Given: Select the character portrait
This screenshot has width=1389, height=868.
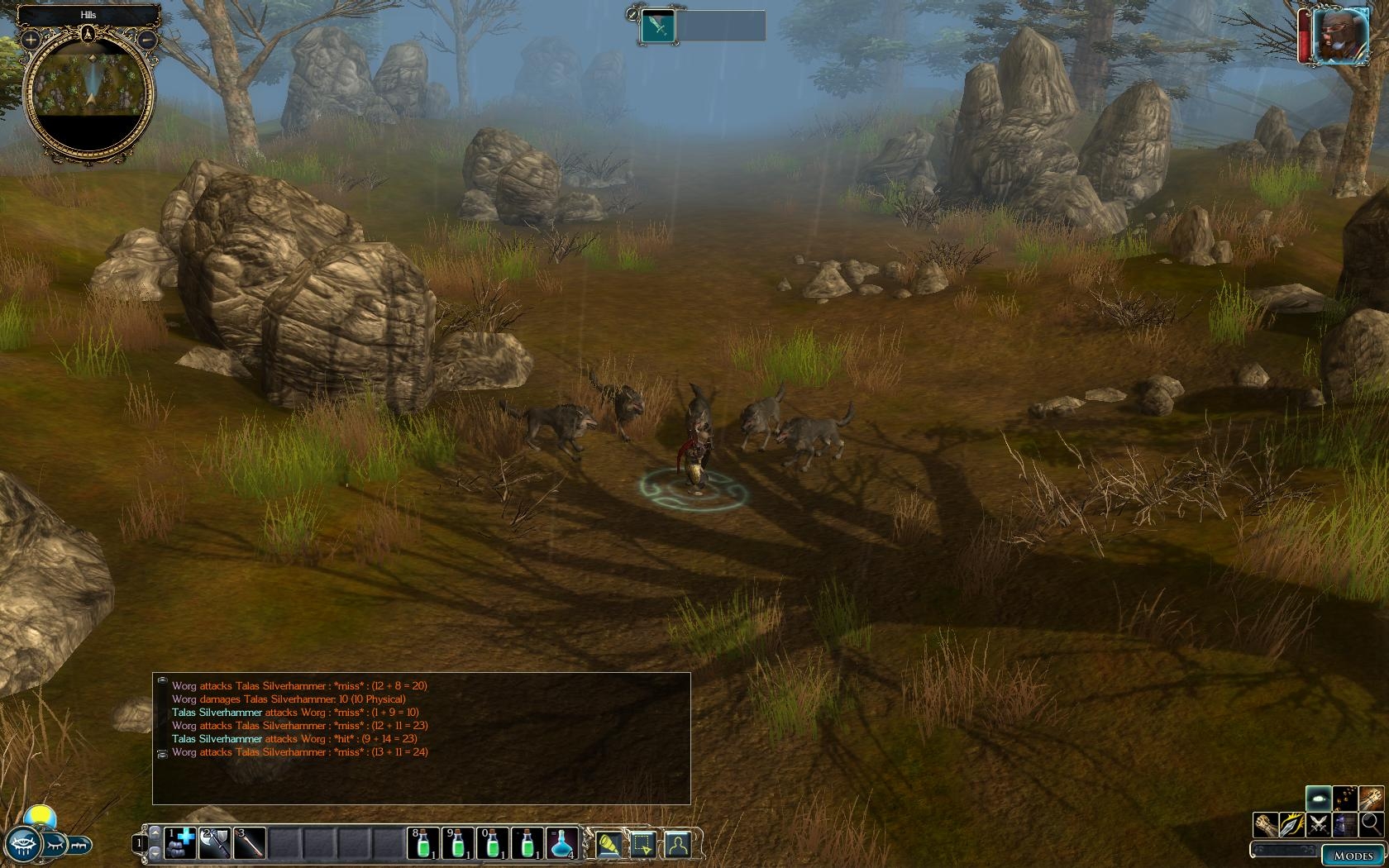Looking at the screenshot, I should click(x=1339, y=35).
